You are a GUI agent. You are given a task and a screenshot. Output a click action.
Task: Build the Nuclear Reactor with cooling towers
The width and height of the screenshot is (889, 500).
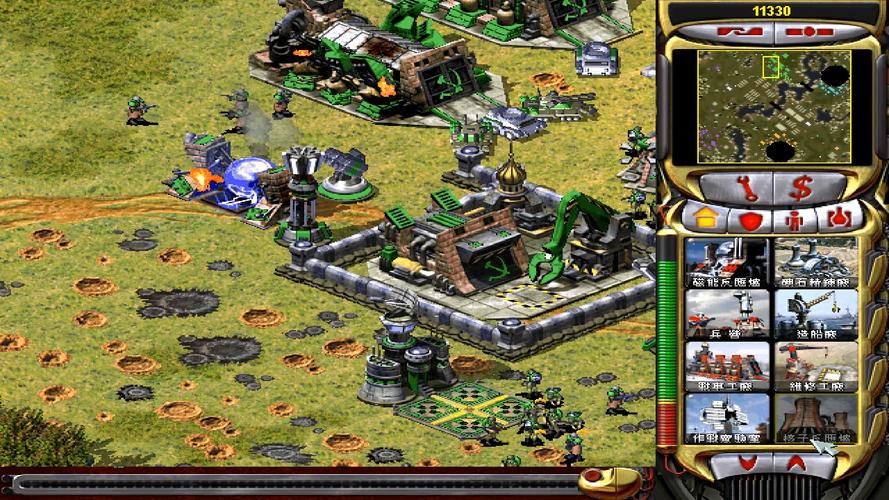point(815,418)
